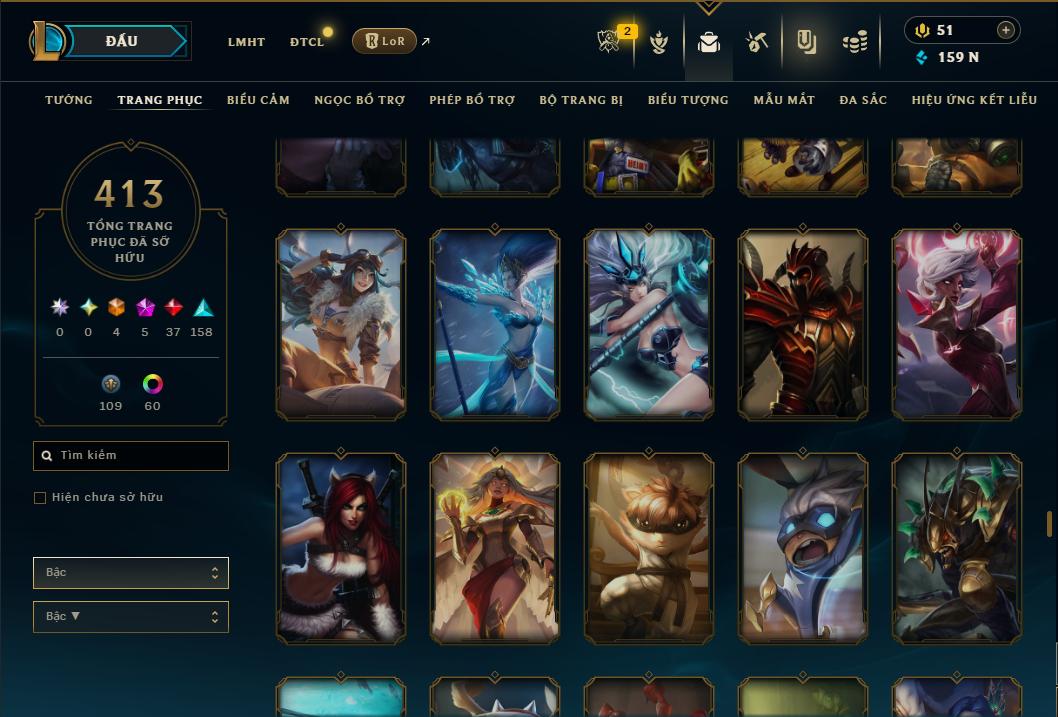This screenshot has height=717, width=1058.
Task: Open the Bậc ▼ dropdown with the triangle
Action: click(x=131, y=617)
